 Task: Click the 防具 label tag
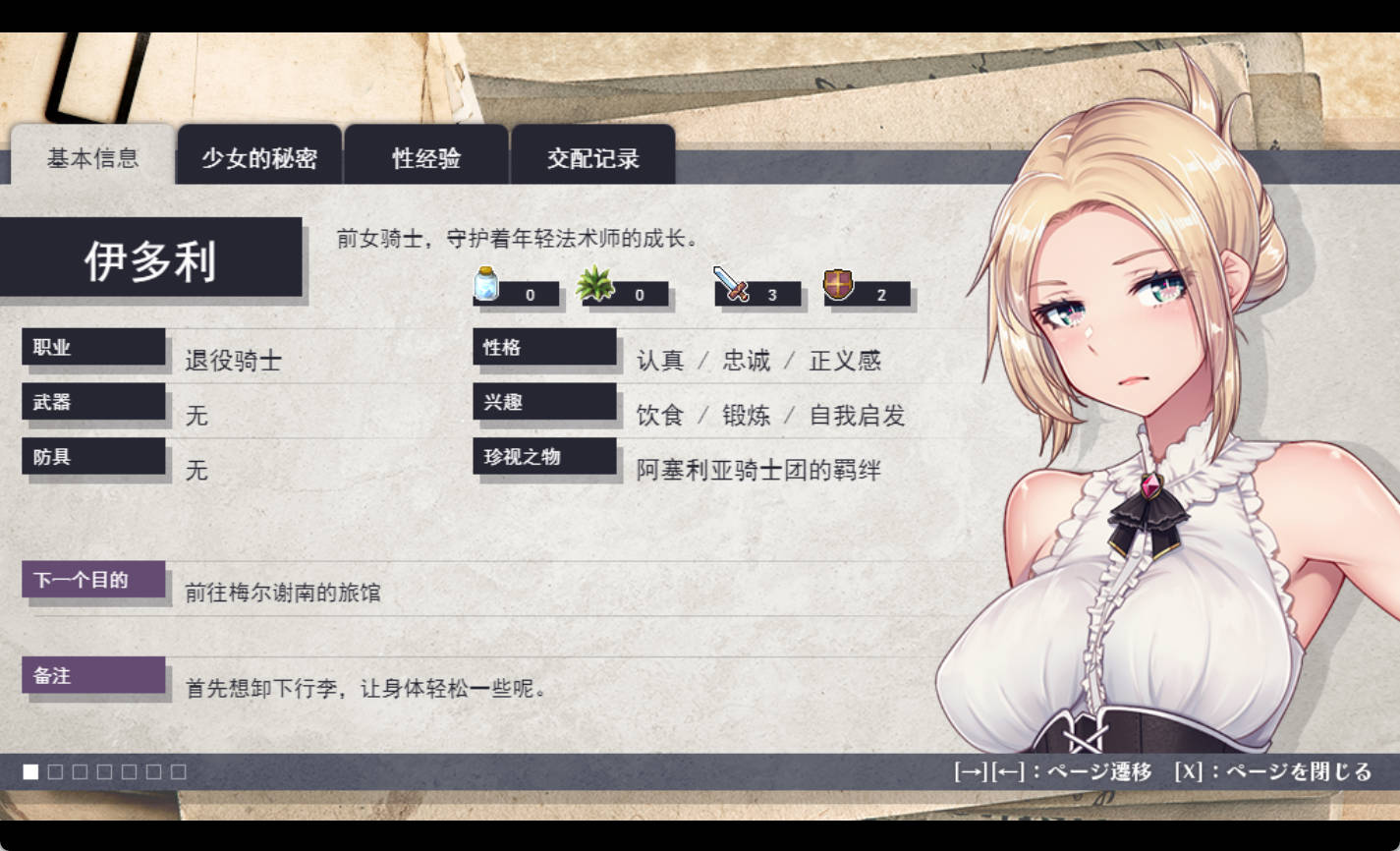93,457
